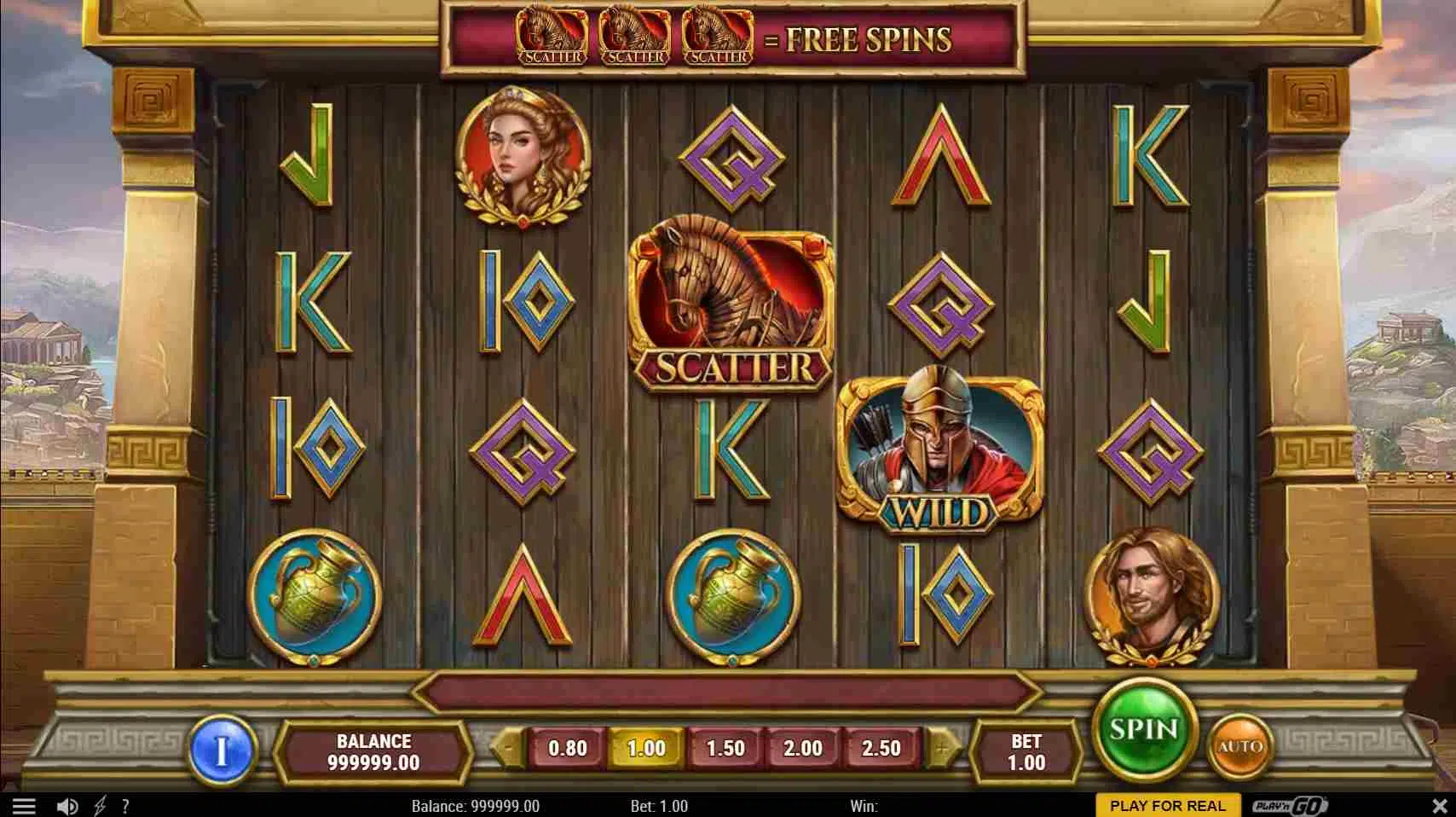
Task: Choose the 1.00 bet amount
Action: coord(646,748)
